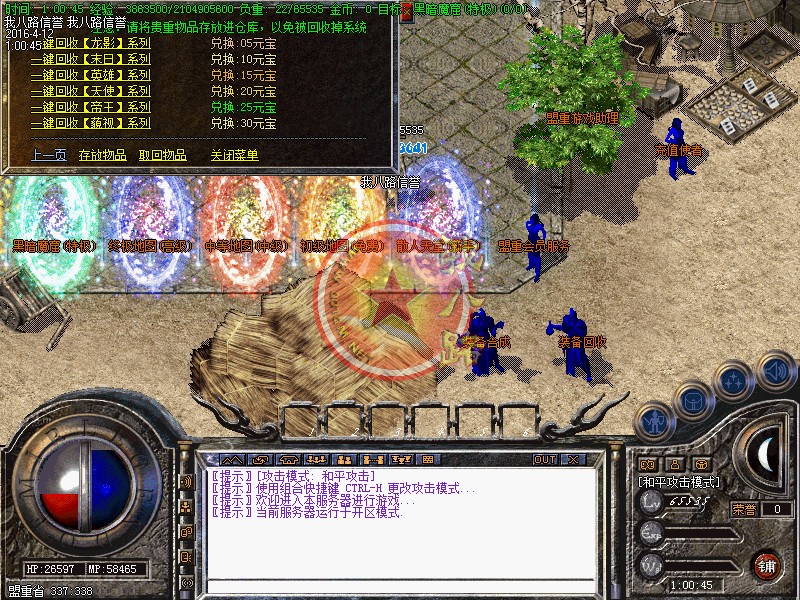
Task: Toggle the speaker sound round button
Action: [775, 372]
